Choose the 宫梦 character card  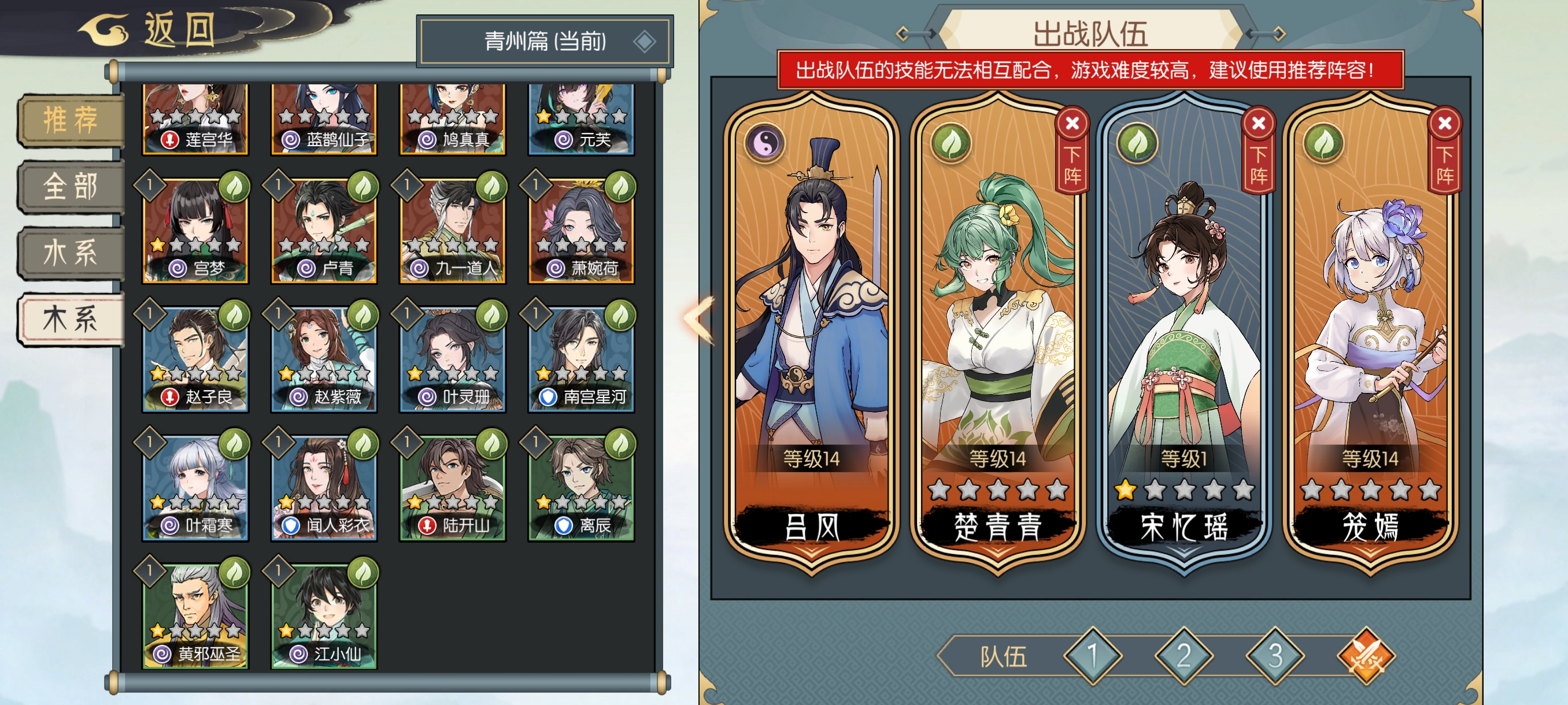(x=195, y=231)
